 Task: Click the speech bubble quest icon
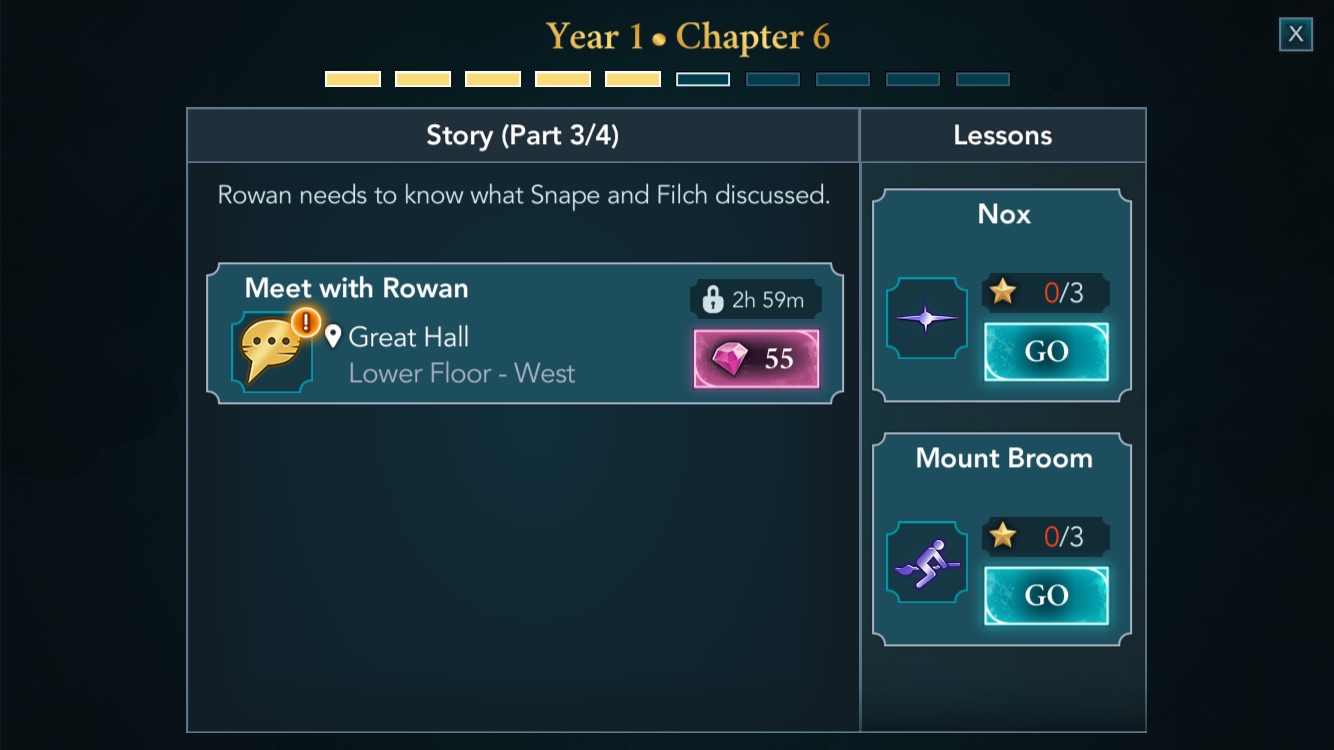272,351
